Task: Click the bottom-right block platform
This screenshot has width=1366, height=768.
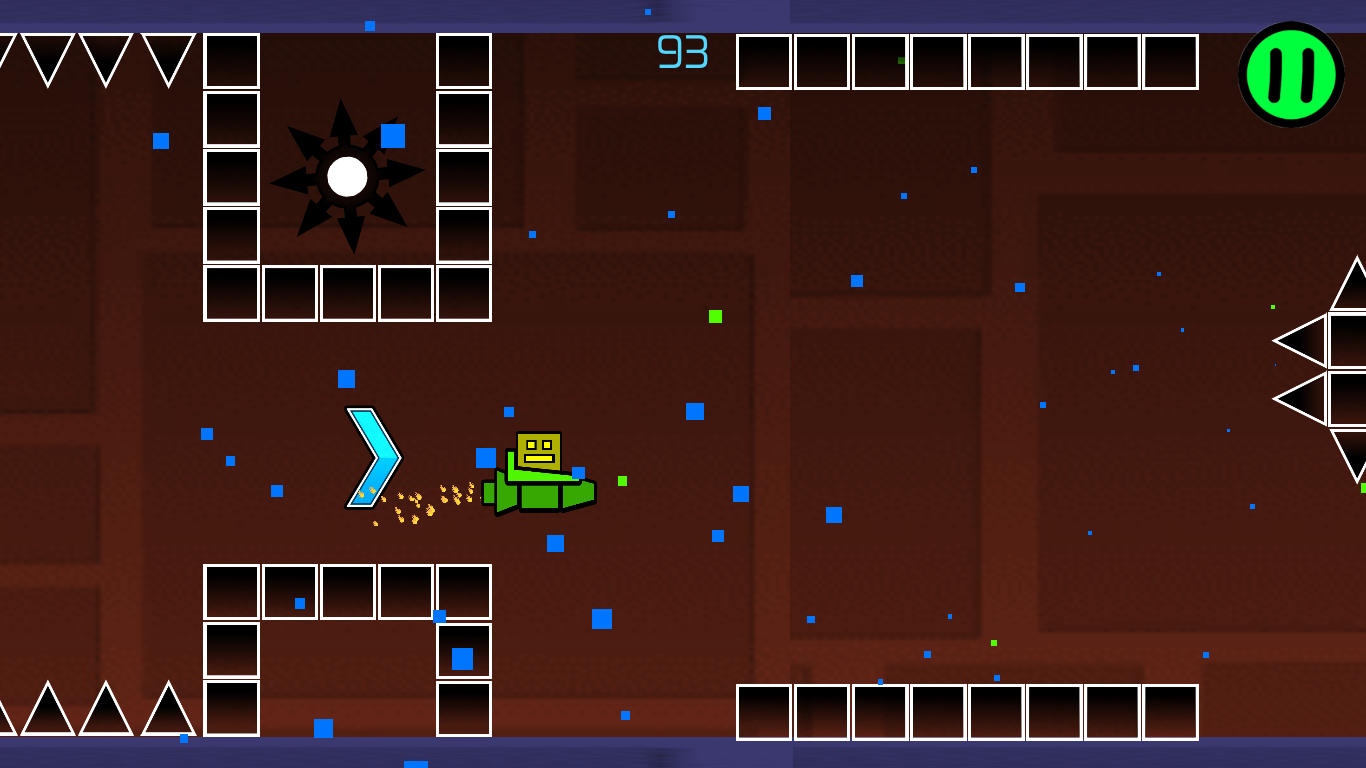Action: (x=965, y=712)
